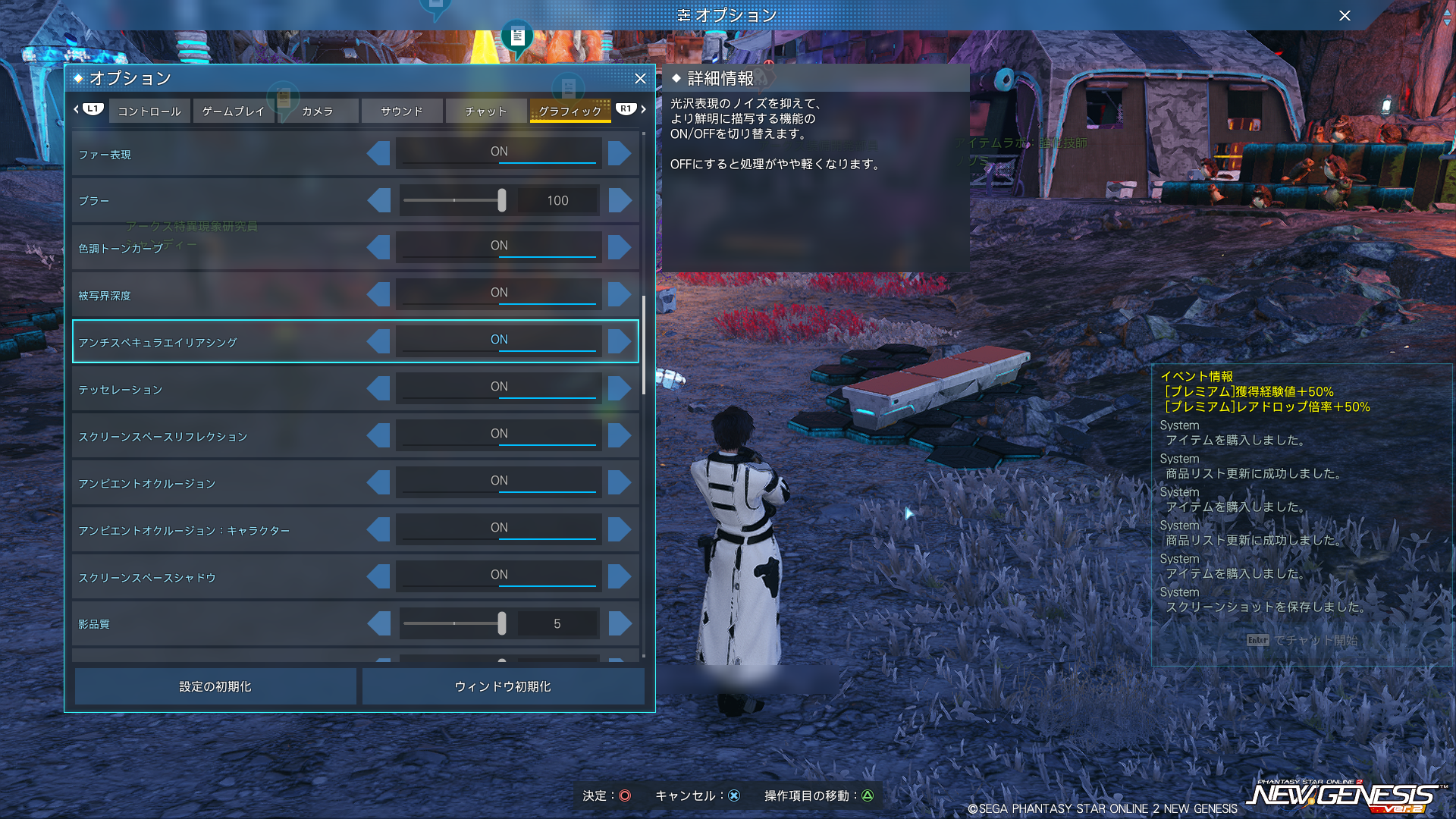Close the top screen title bar

1345,15
